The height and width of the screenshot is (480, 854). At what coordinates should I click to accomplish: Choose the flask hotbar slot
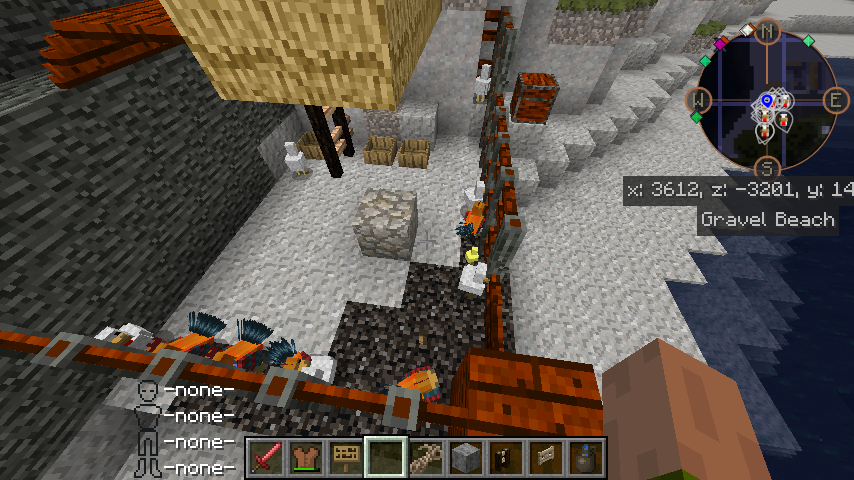coord(585,457)
